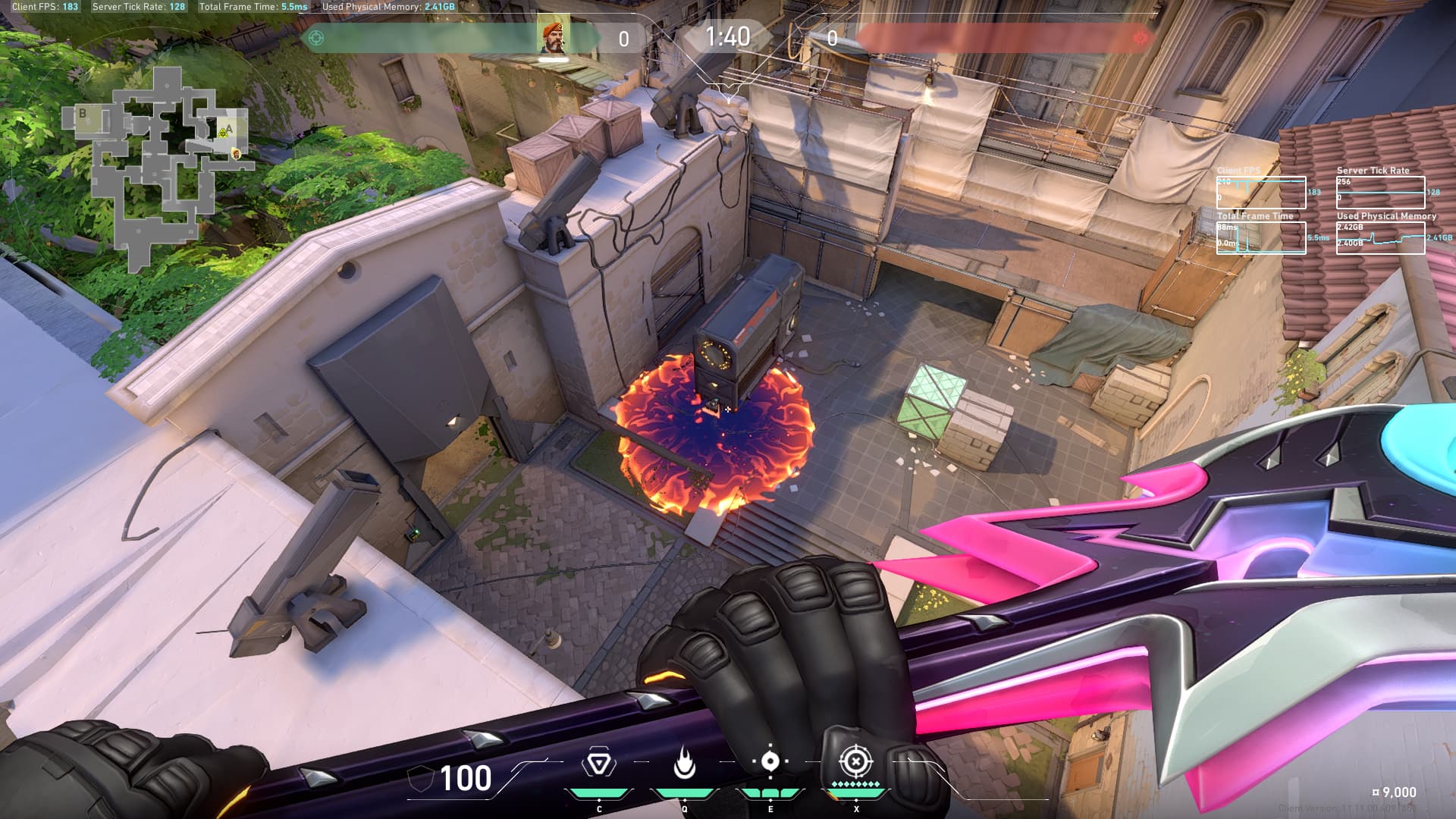Trigger the Orbital Strike ultimate icon
Screen dimensions: 1456x819
coord(855,761)
